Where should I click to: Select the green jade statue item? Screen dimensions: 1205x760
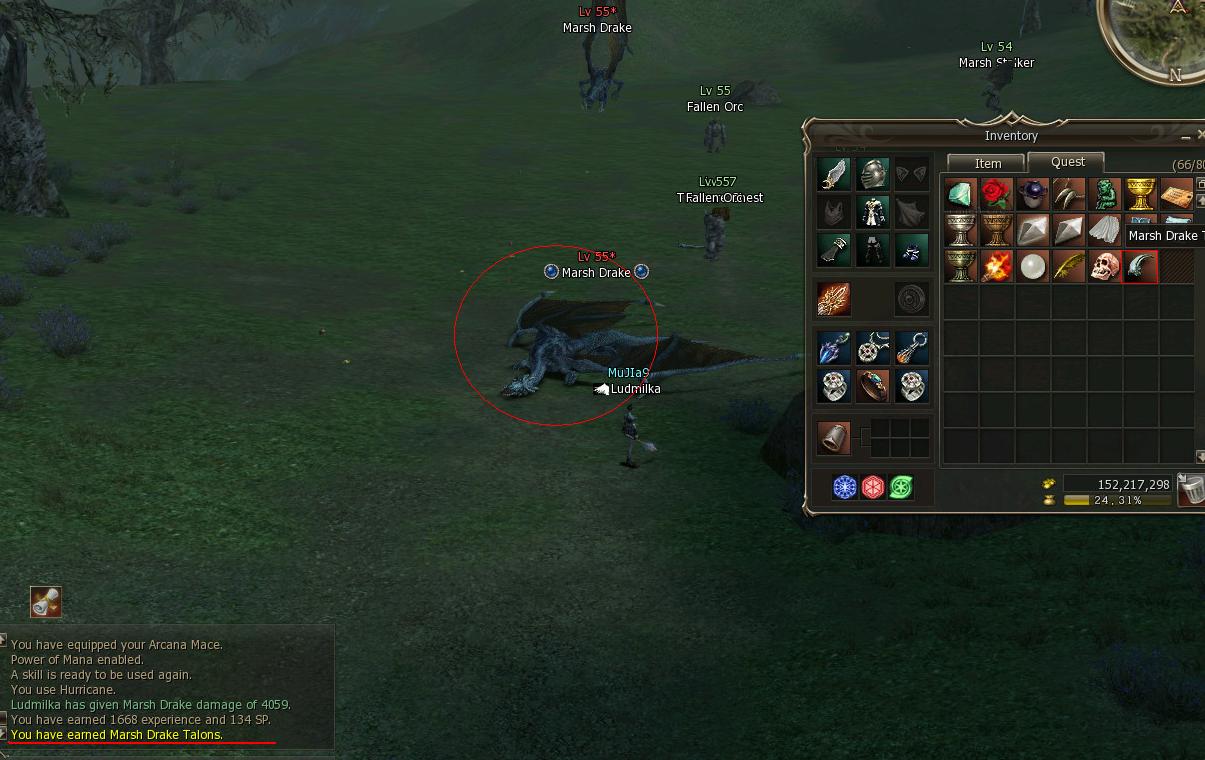point(1104,194)
